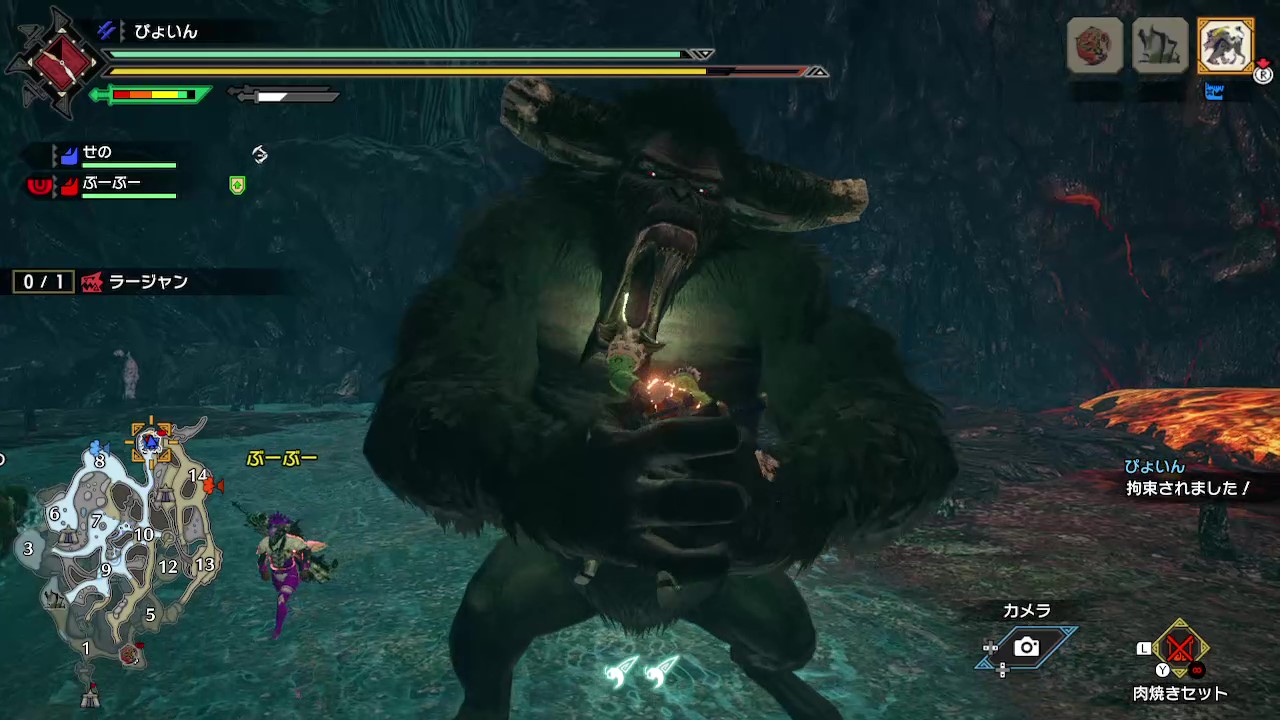Click the blue player marker on minimap
This screenshot has height=720, width=1280.
pos(151,441)
